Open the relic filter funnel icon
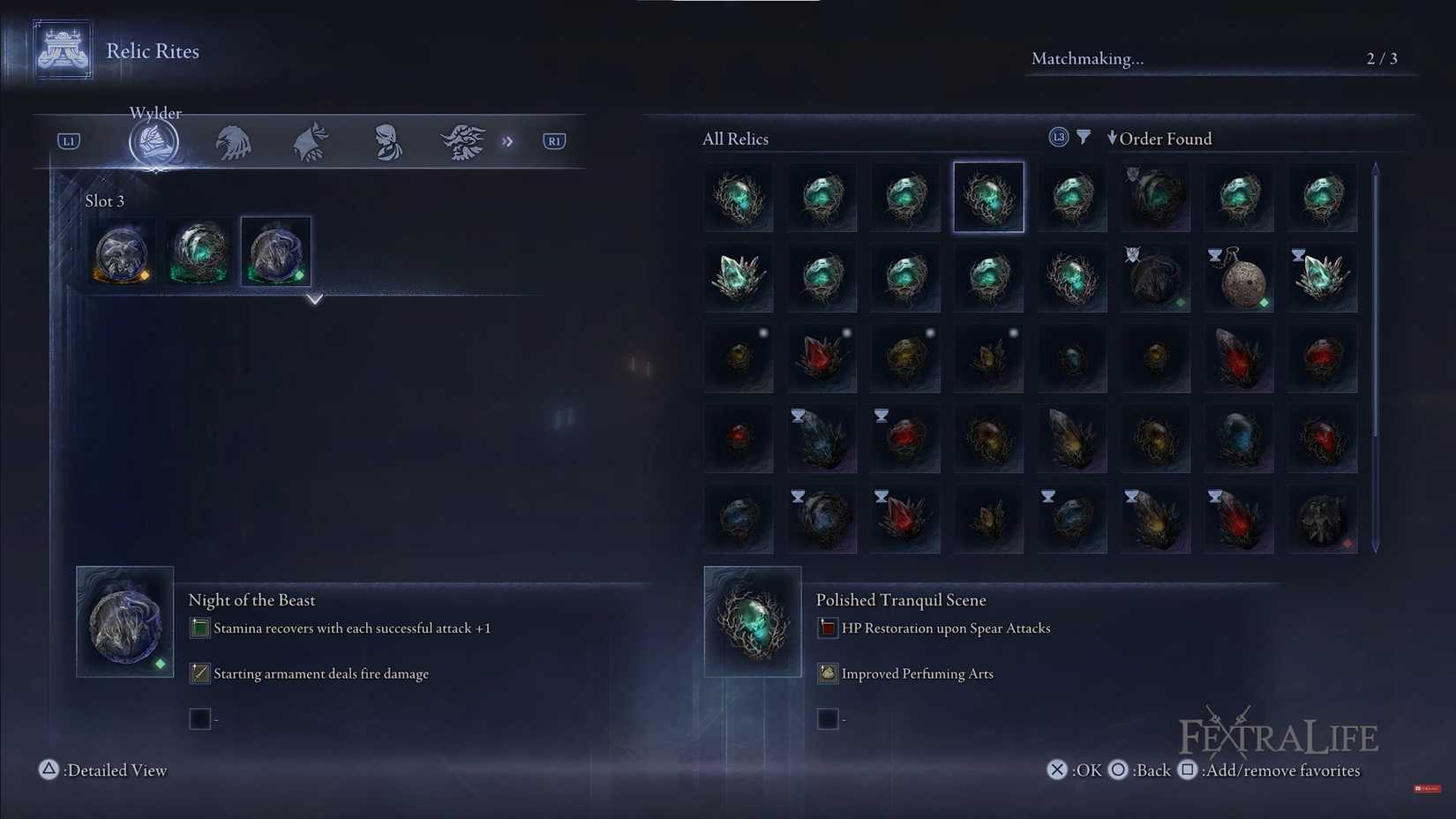Screen dimensions: 1456x819 1083,138
